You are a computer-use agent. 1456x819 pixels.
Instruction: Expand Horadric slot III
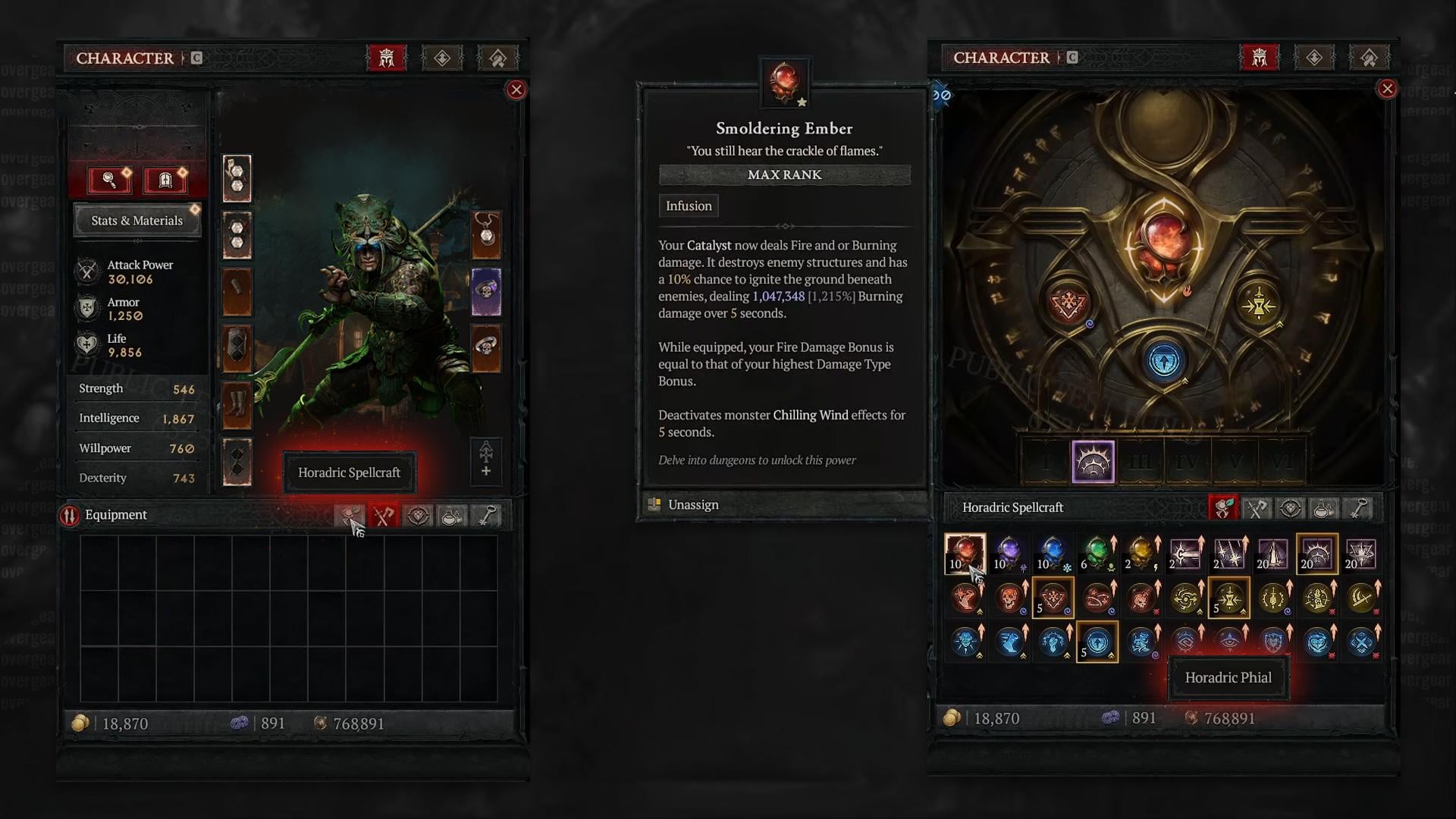pyautogui.click(x=1141, y=461)
